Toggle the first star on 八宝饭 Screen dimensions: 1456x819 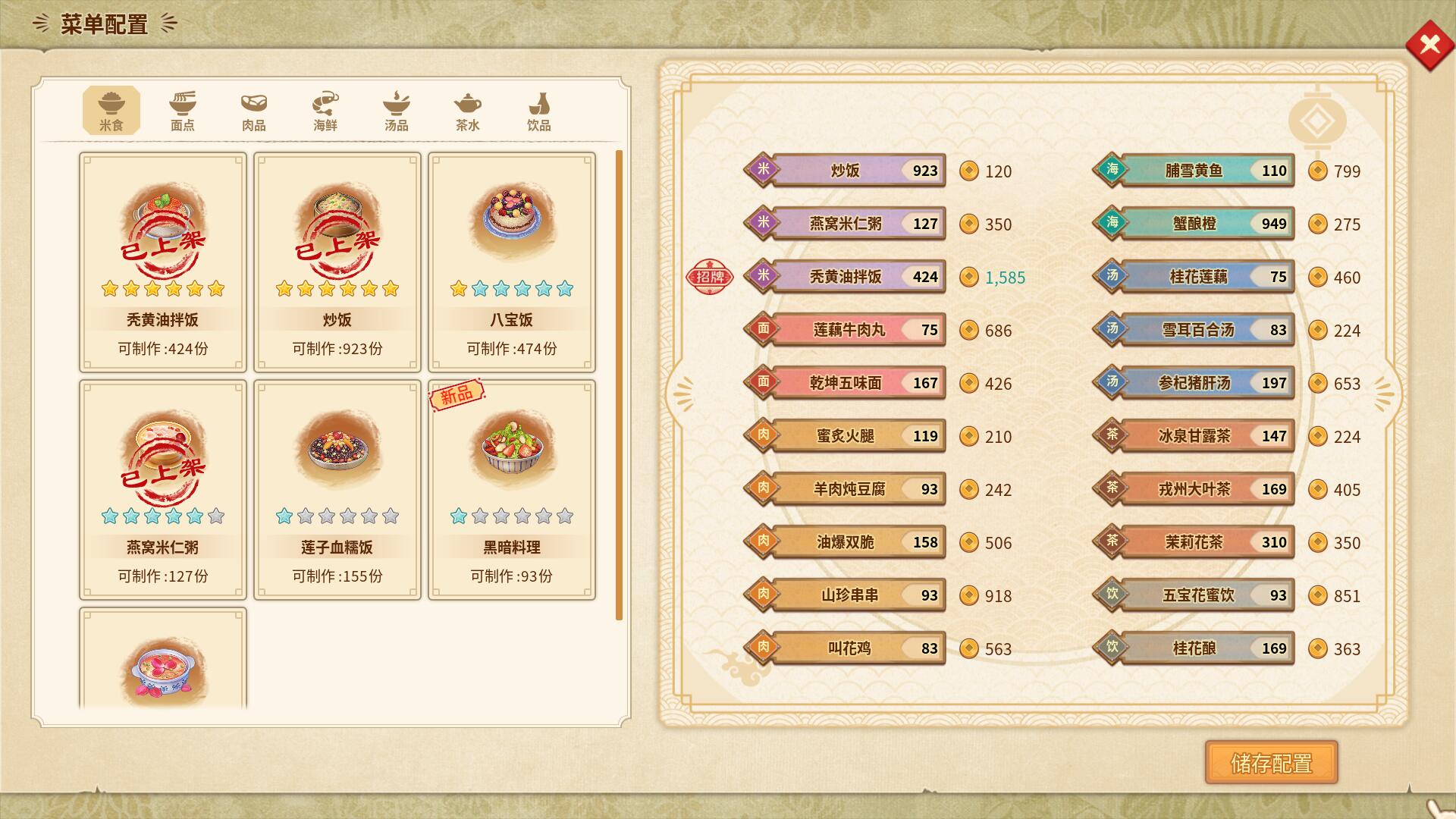[457, 289]
